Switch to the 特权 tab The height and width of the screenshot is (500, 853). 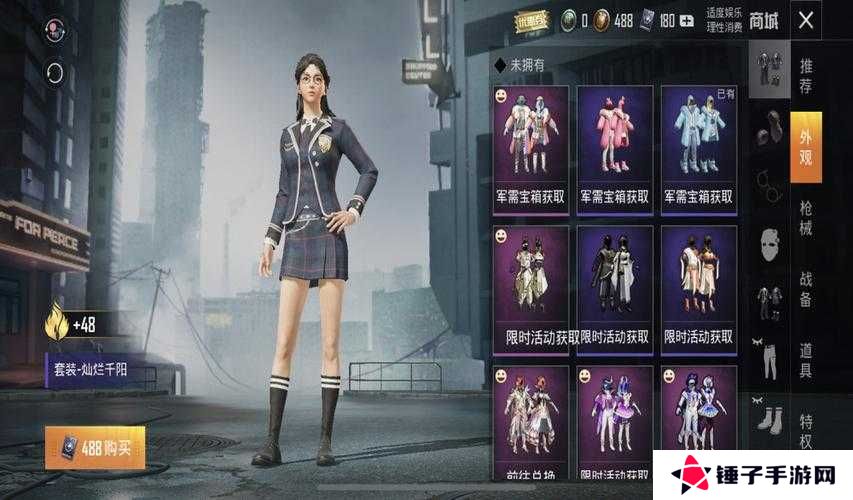(805, 429)
